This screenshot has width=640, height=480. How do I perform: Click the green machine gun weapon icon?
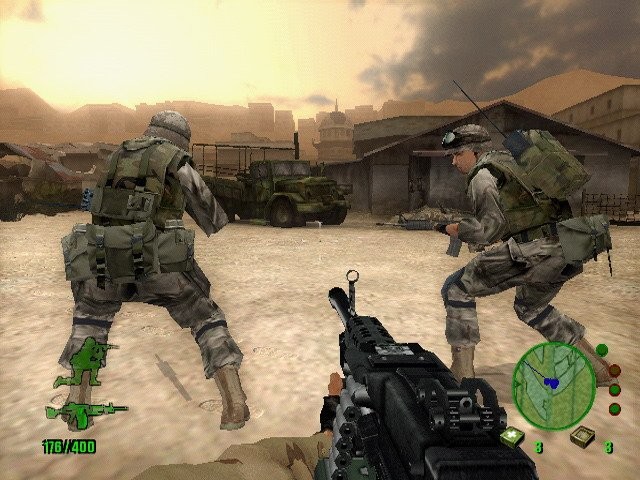tap(85, 411)
